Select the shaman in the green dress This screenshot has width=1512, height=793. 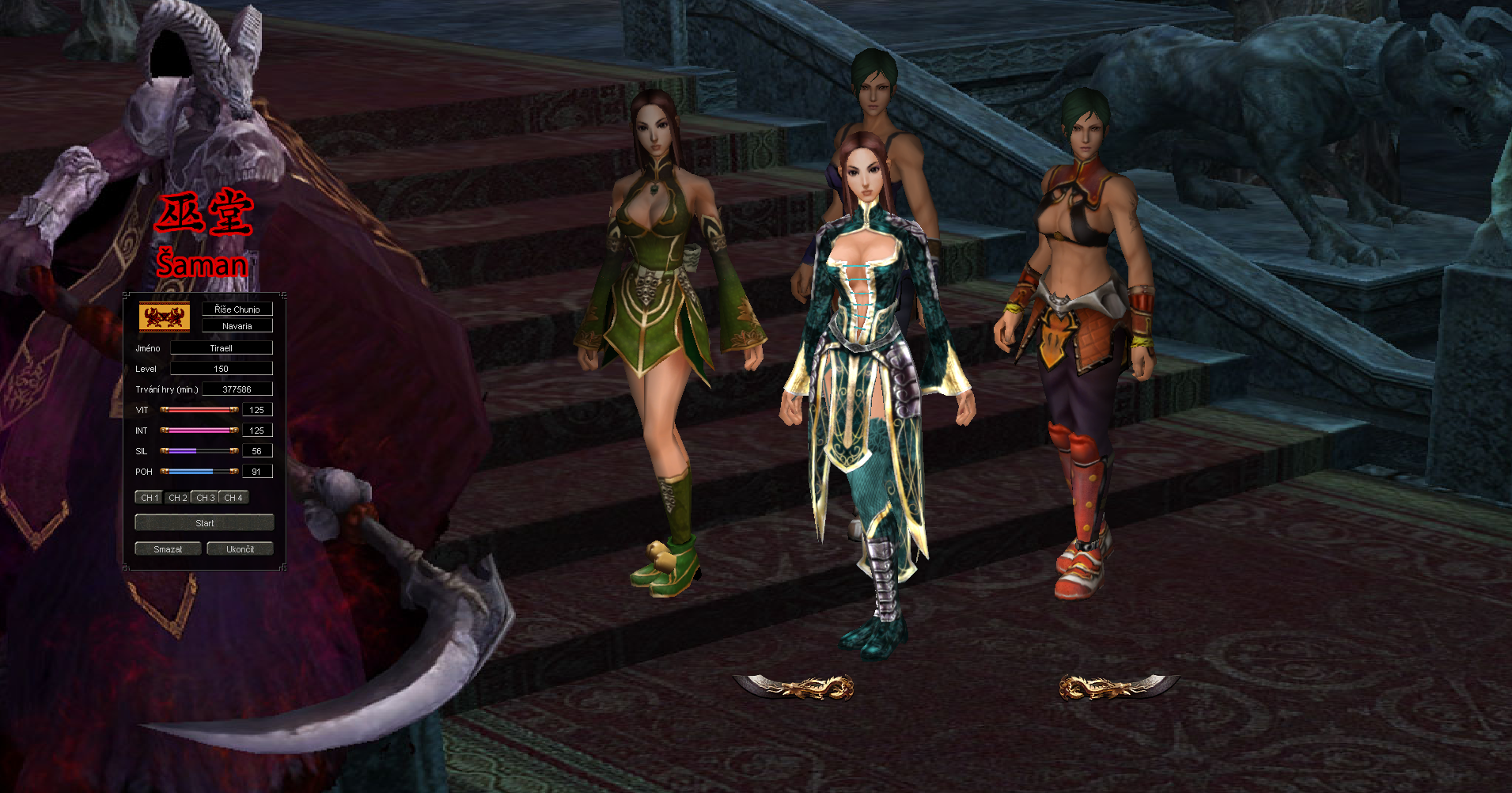661,317
